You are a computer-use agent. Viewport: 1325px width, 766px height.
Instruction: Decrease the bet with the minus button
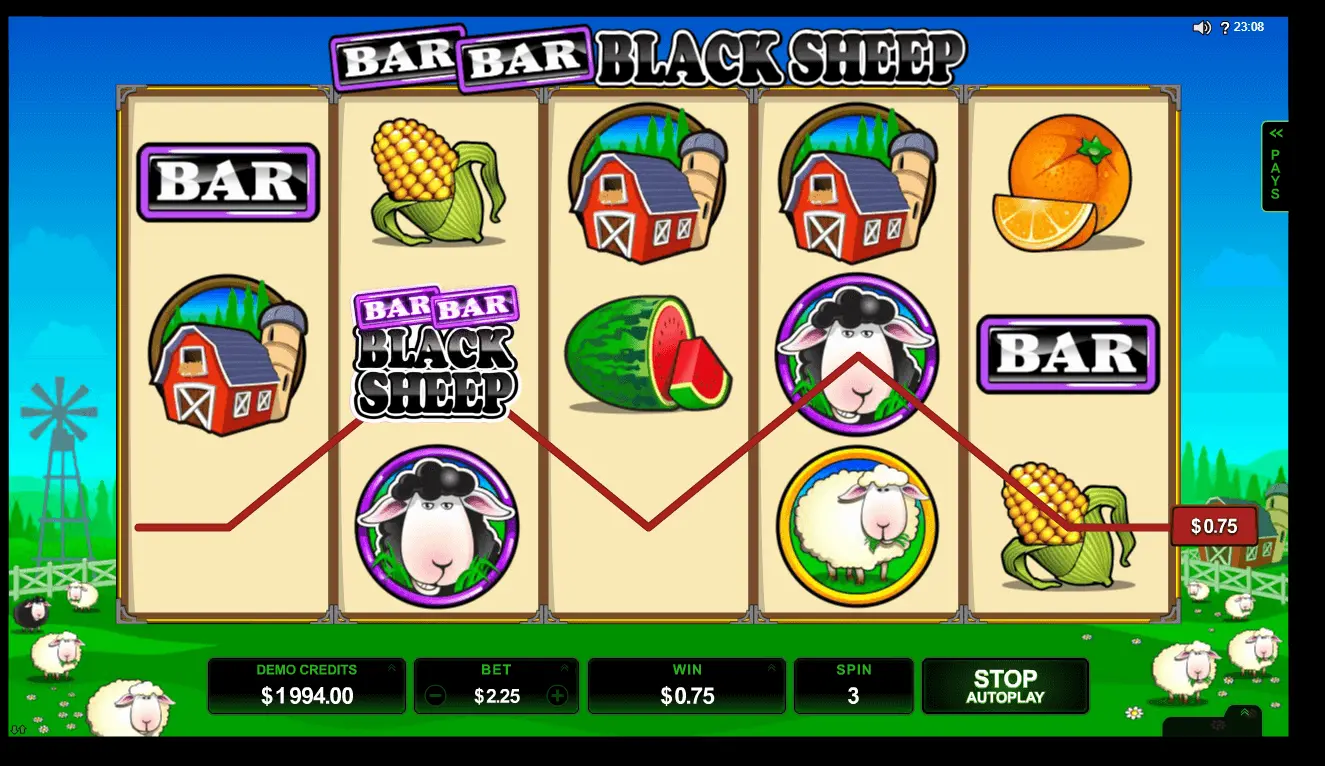point(435,696)
